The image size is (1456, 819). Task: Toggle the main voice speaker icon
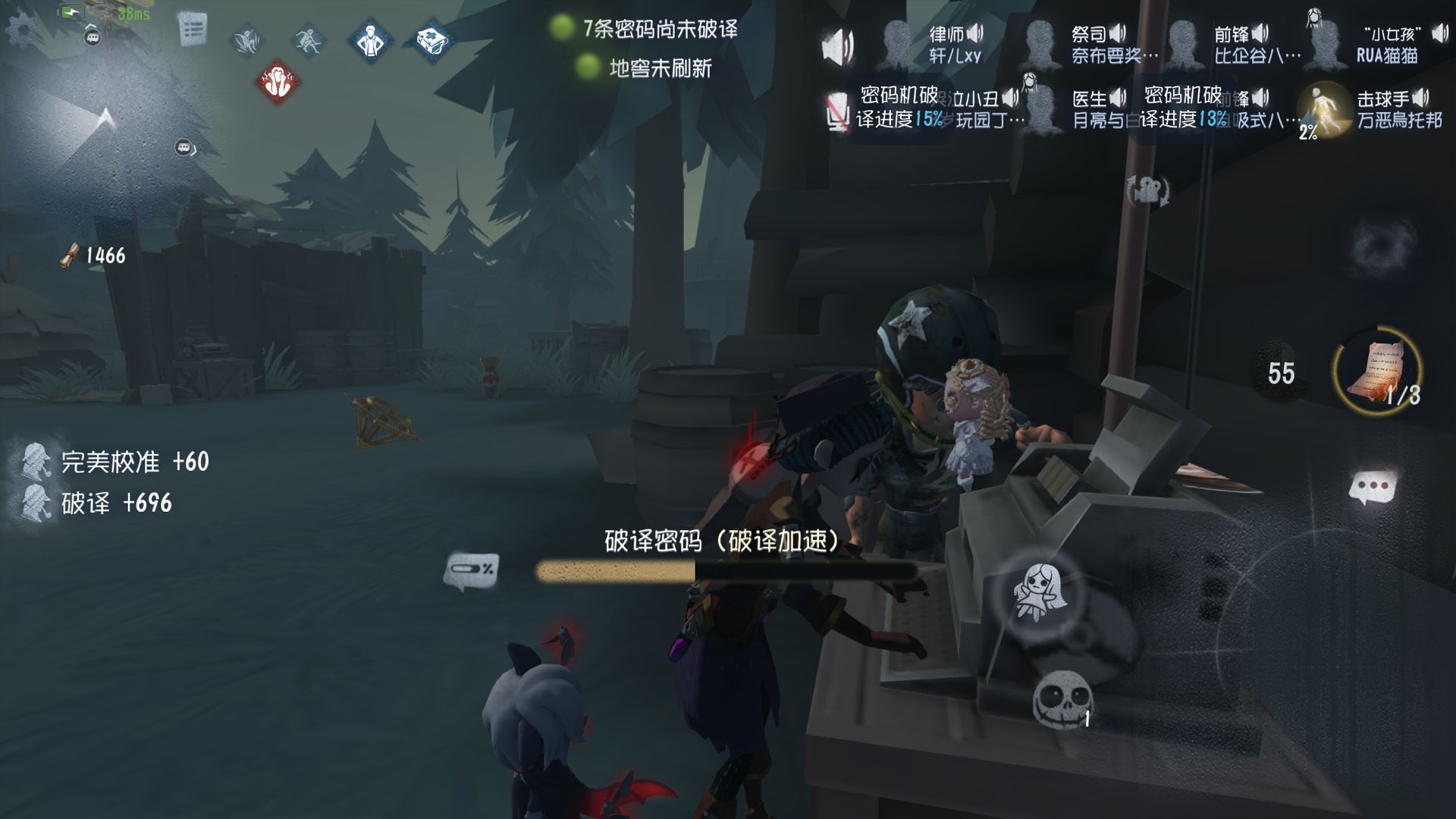[838, 47]
